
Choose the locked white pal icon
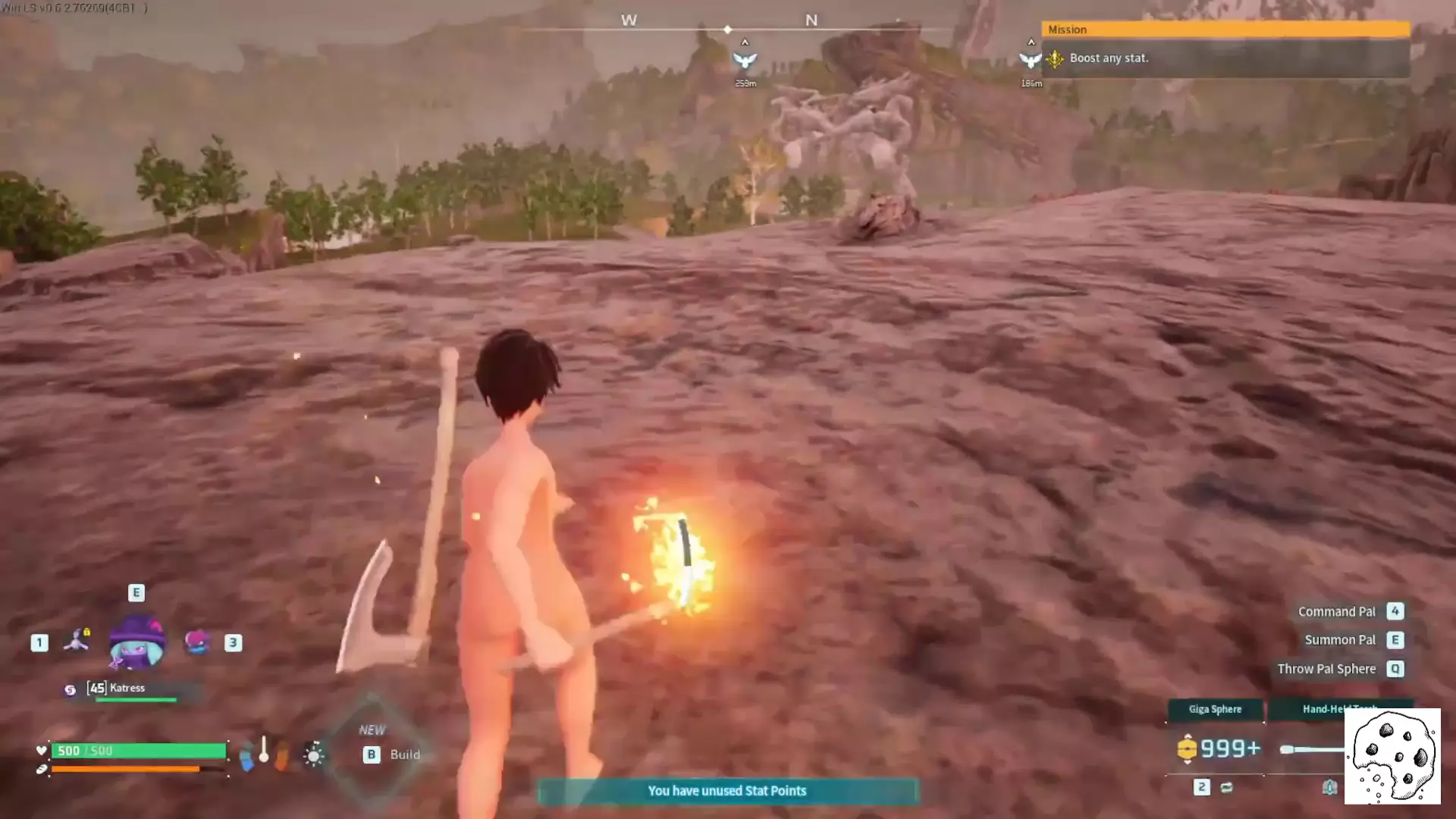(x=77, y=641)
